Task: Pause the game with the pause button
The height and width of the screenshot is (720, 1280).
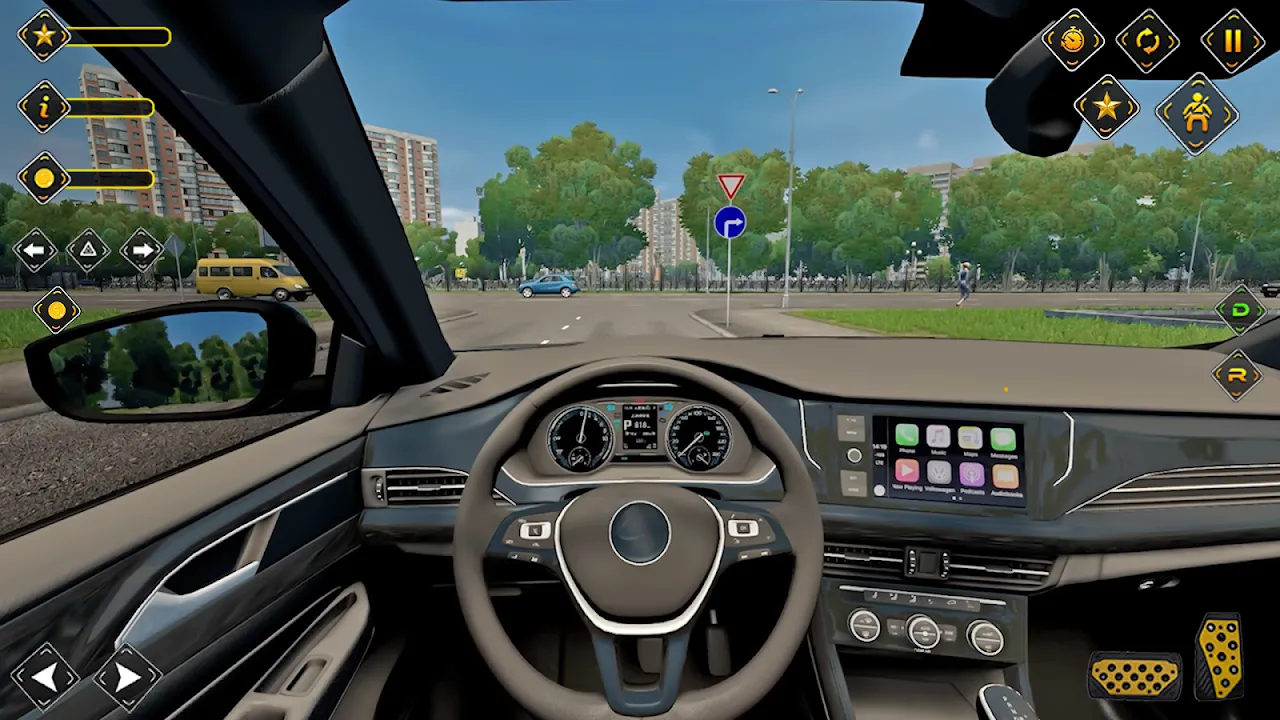Action: (x=1232, y=41)
